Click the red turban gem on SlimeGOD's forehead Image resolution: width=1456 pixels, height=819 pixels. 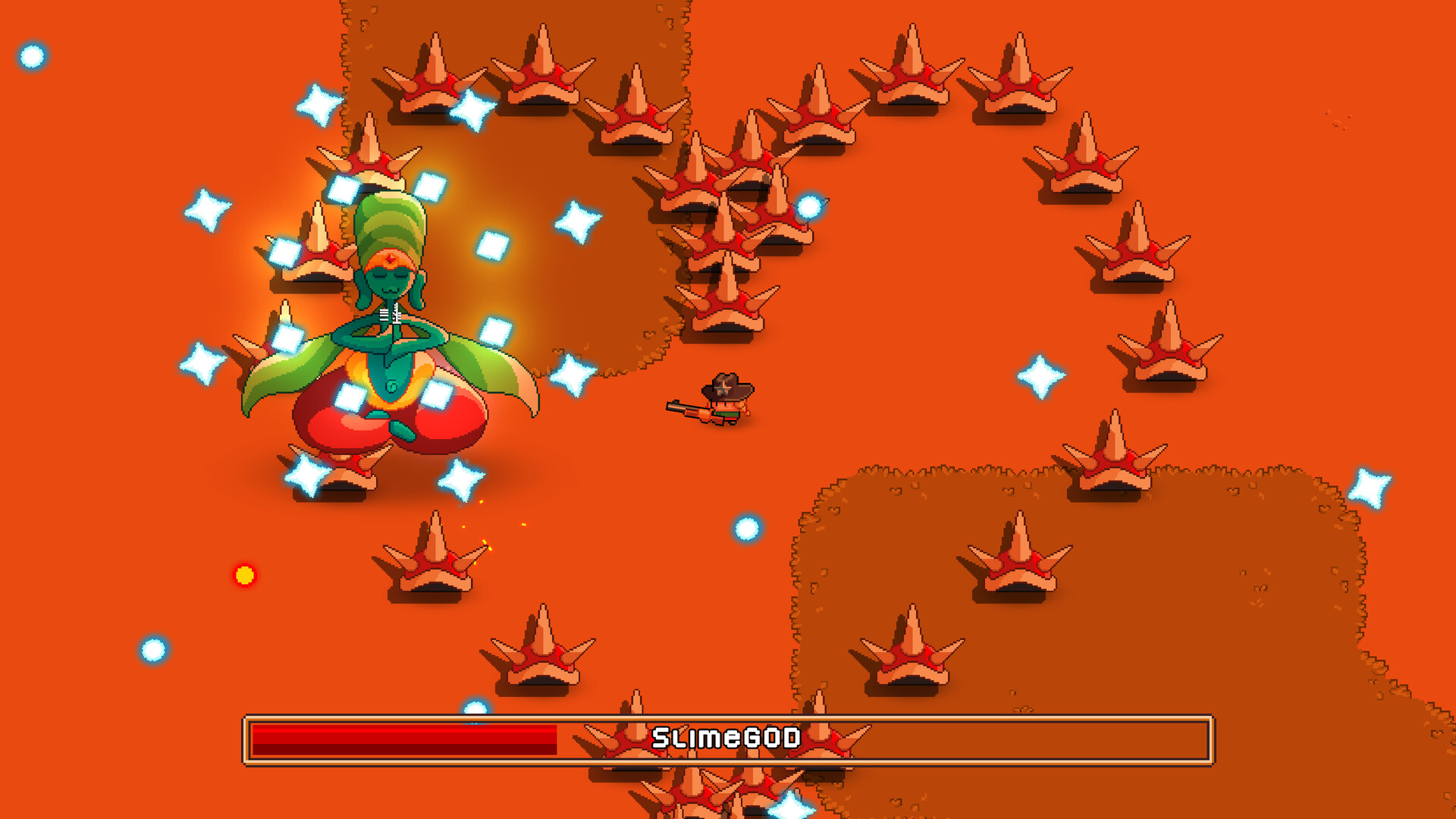tap(388, 258)
